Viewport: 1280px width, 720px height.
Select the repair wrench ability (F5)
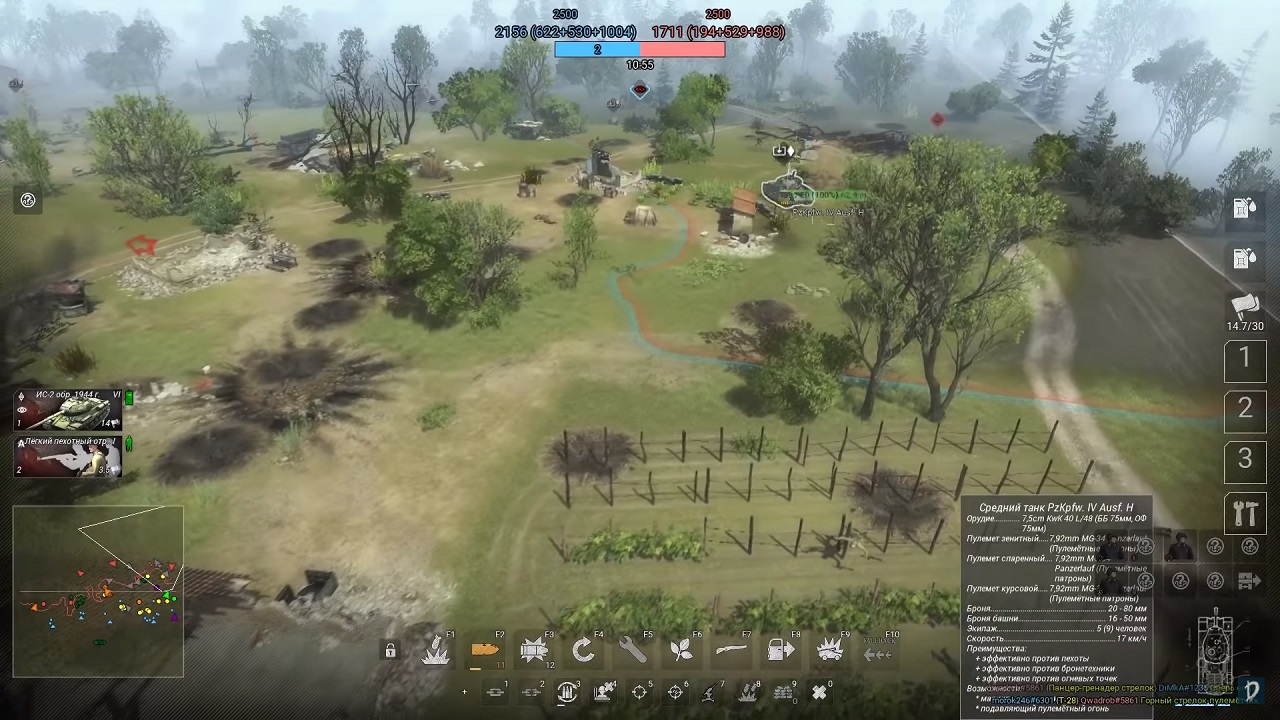(632, 651)
